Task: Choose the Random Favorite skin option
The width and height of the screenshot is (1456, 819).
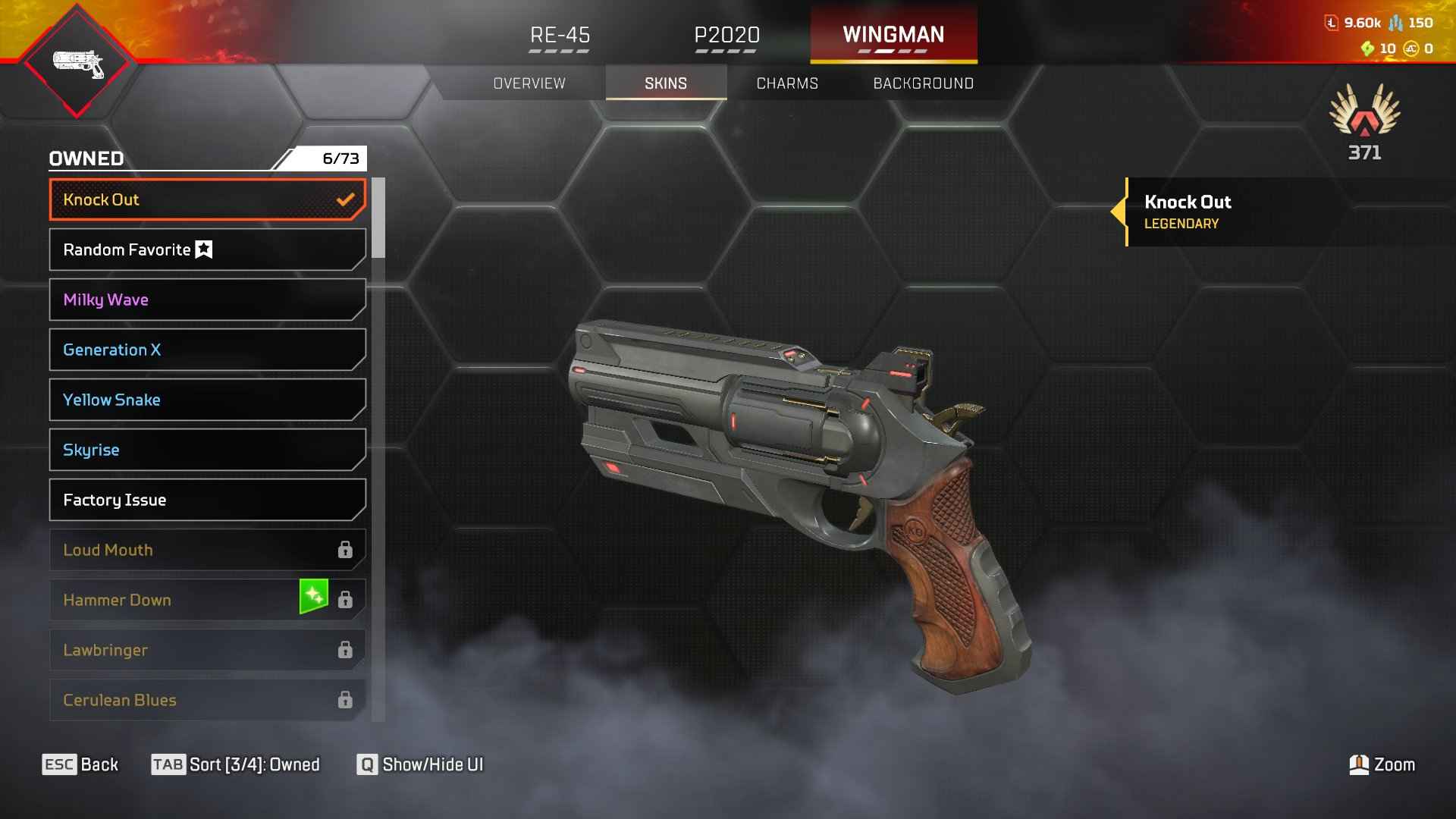Action: pos(207,249)
